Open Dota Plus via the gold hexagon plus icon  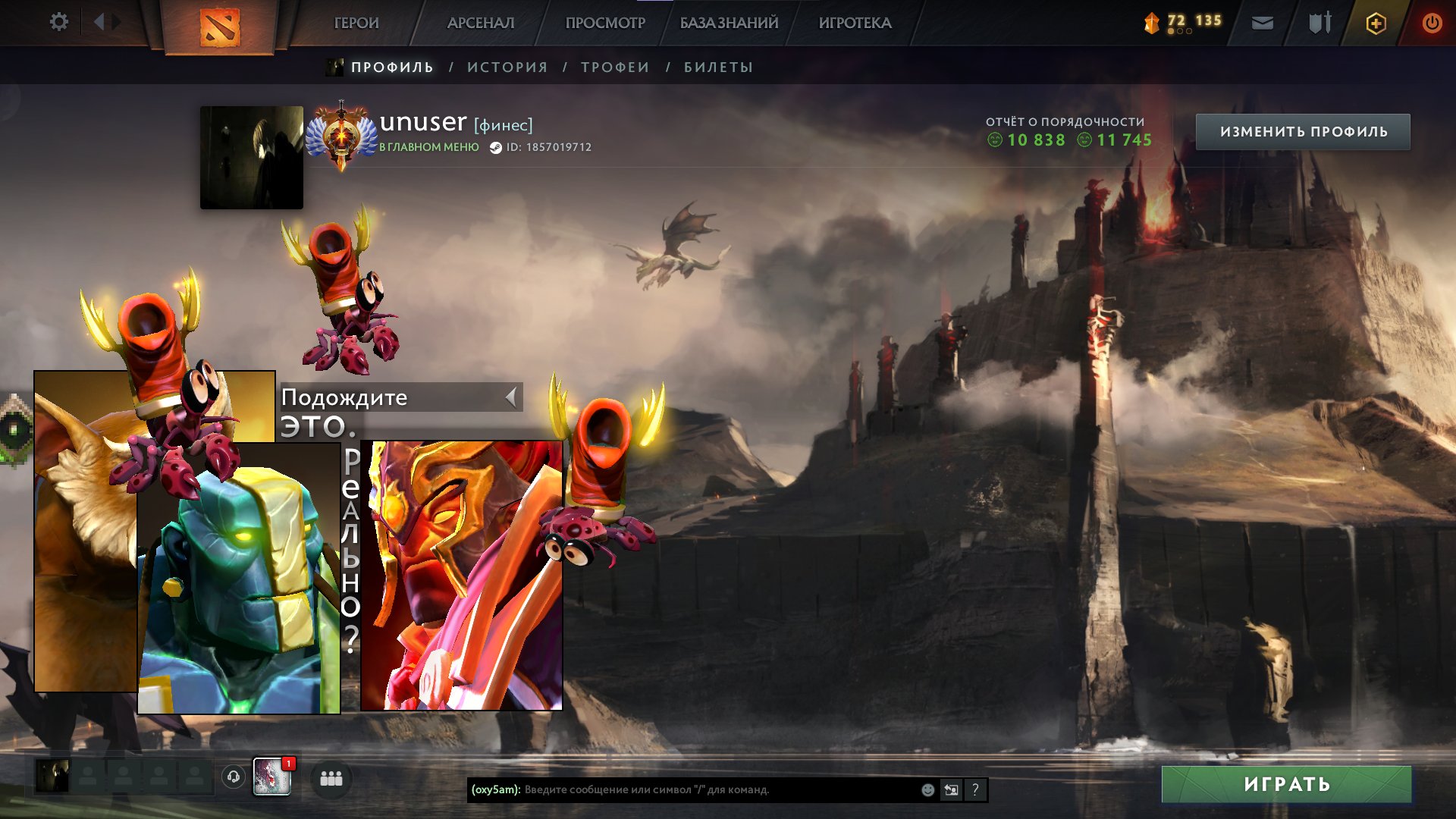point(1375,22)
